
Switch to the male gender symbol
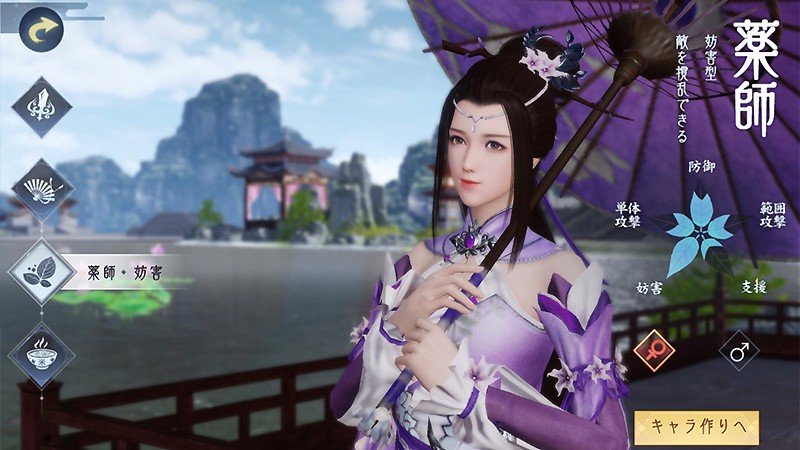coord(740,351)
